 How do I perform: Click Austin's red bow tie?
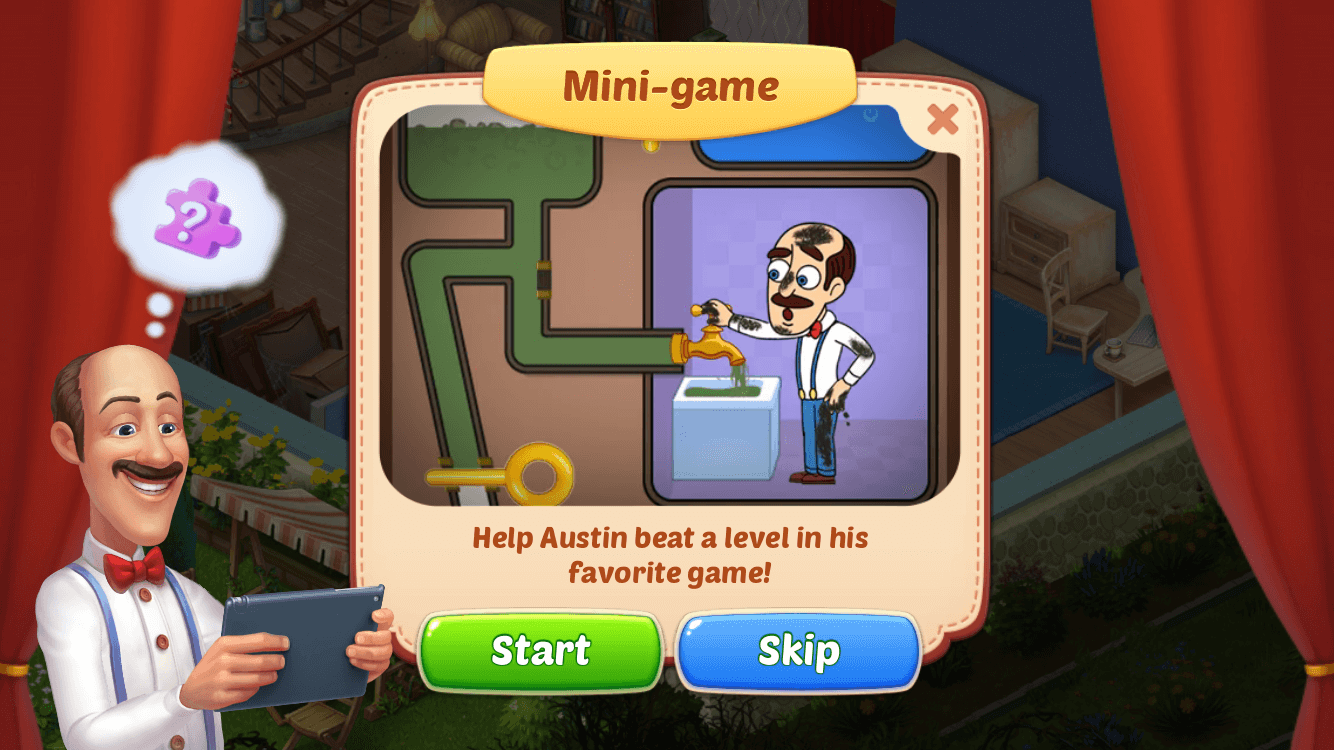(135, 564)
